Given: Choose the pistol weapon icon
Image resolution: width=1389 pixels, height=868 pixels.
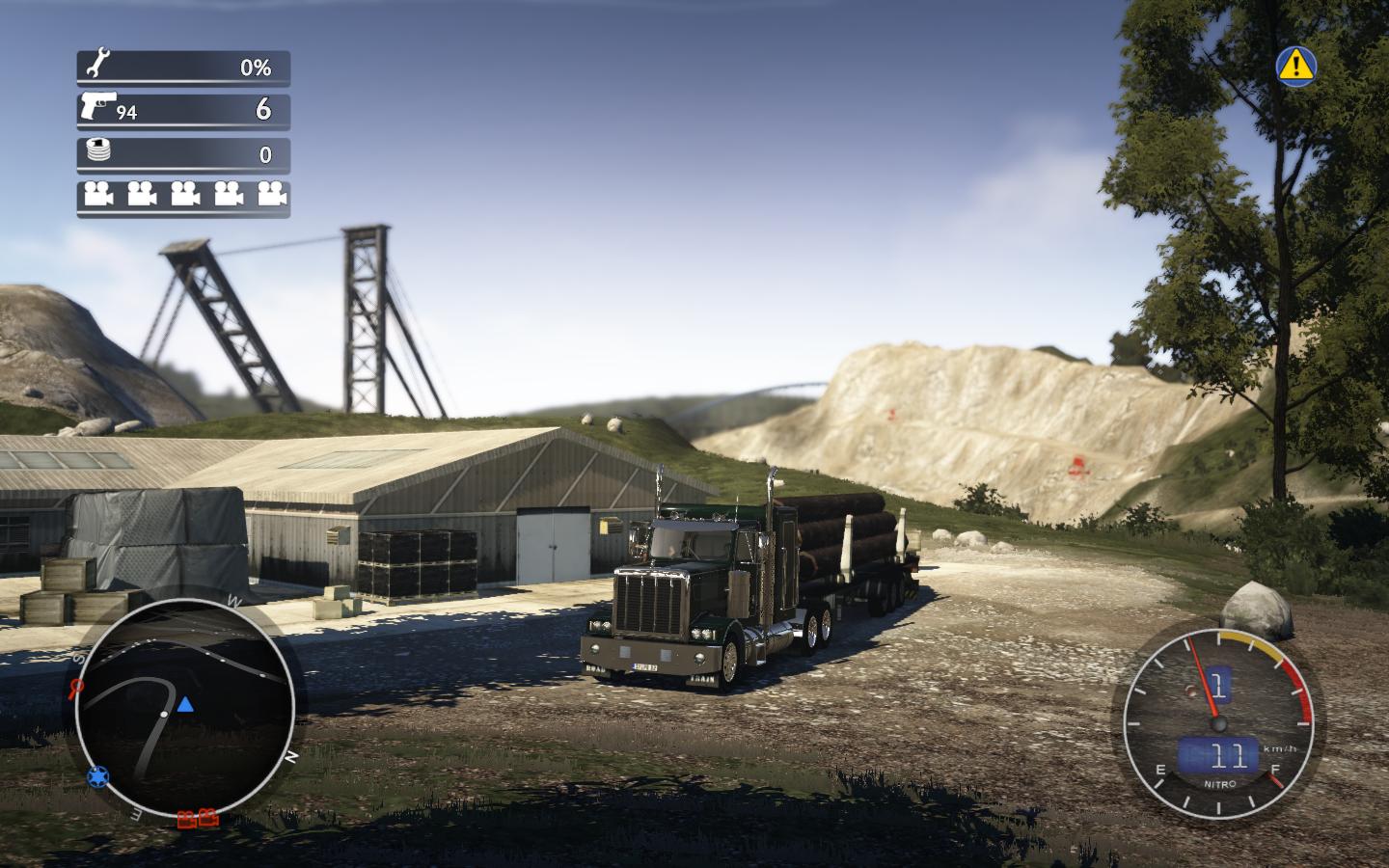Looking at the screenshot, I should (99, 104).
